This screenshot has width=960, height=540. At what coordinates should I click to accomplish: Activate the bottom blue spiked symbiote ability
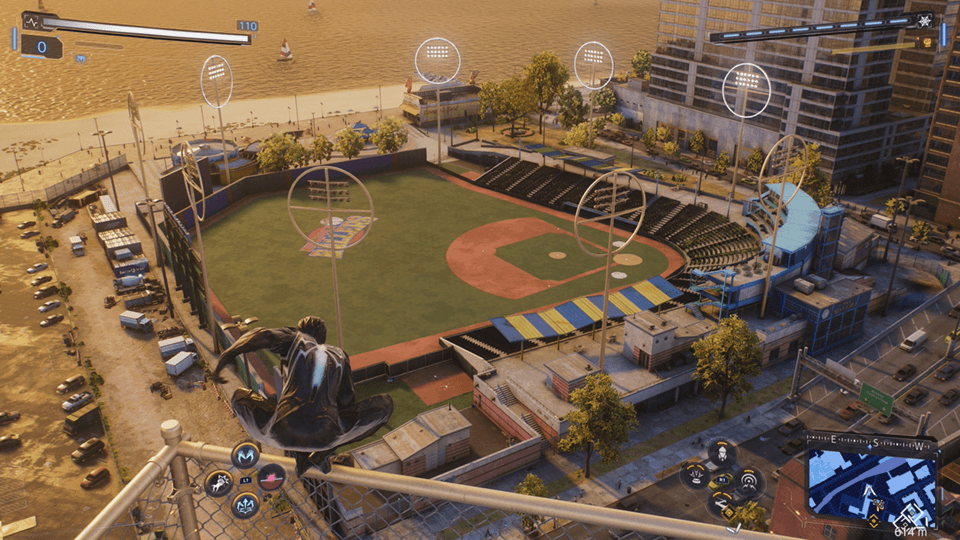(245, 504)
